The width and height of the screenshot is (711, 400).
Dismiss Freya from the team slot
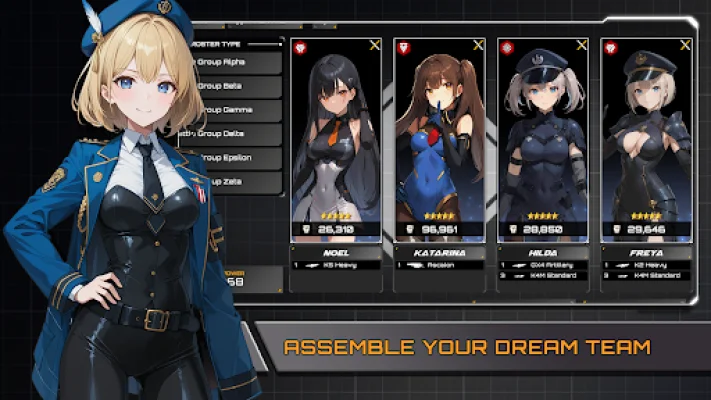point(684,45)
